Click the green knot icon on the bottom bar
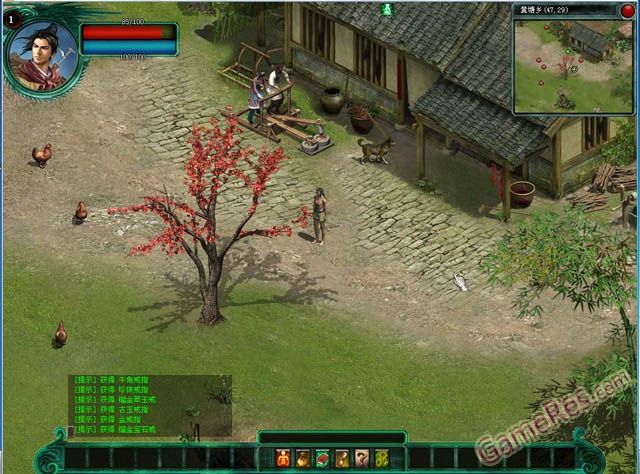The width and height of the screenshot is (640, 474). click(381, 458)
